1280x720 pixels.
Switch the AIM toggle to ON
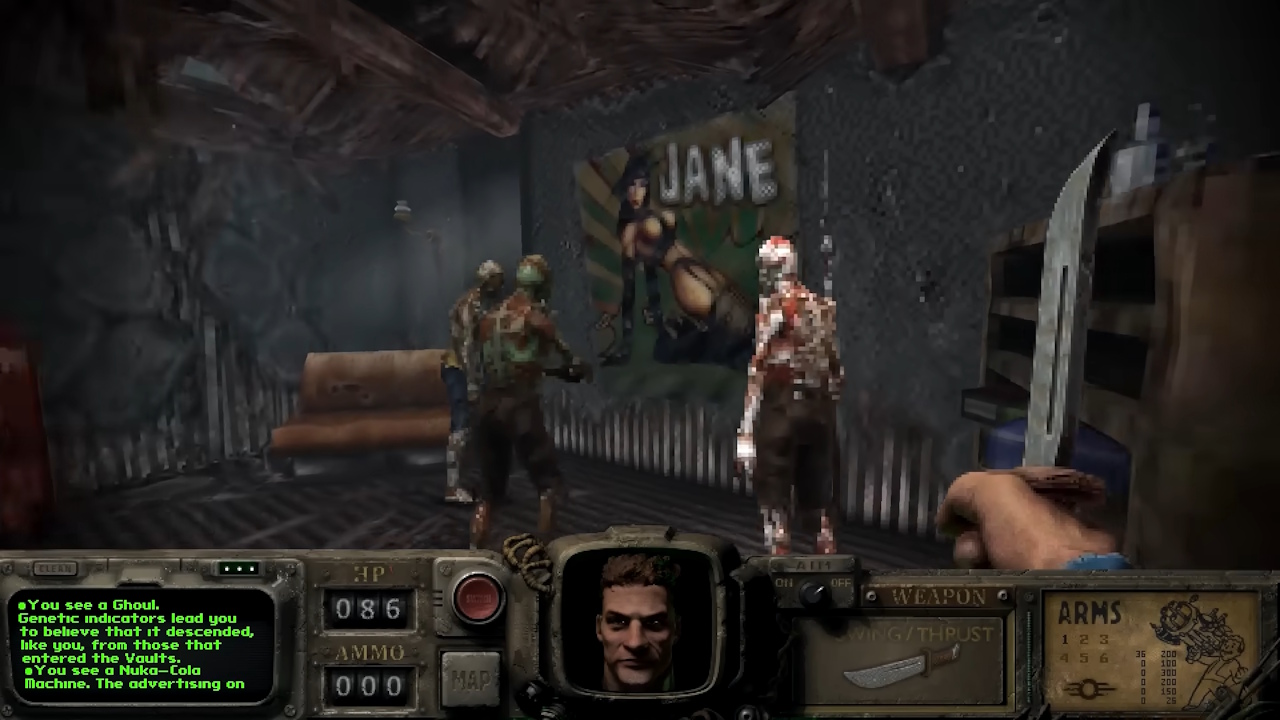point(786,582)
